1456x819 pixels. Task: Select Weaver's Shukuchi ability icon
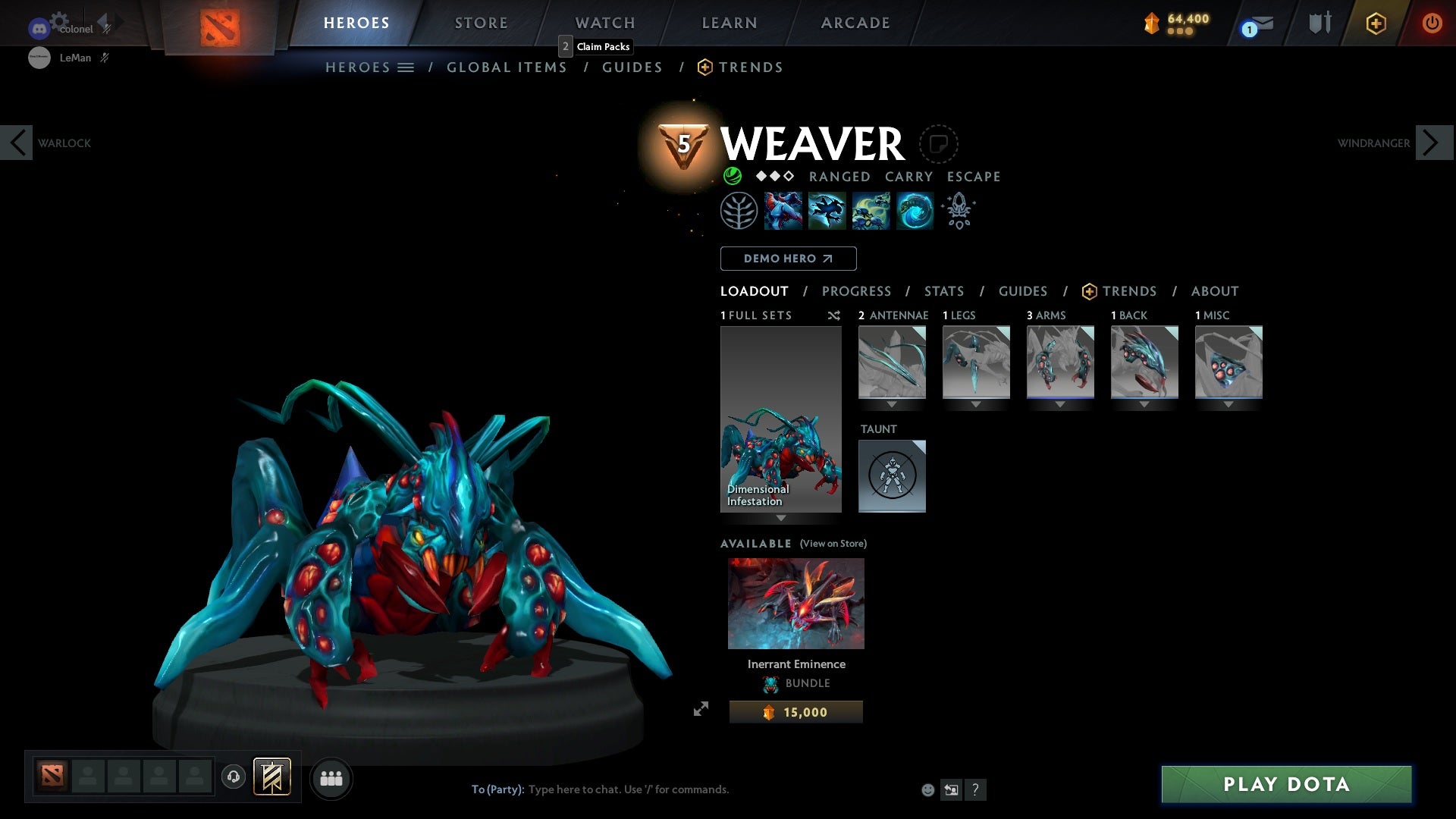827,210
